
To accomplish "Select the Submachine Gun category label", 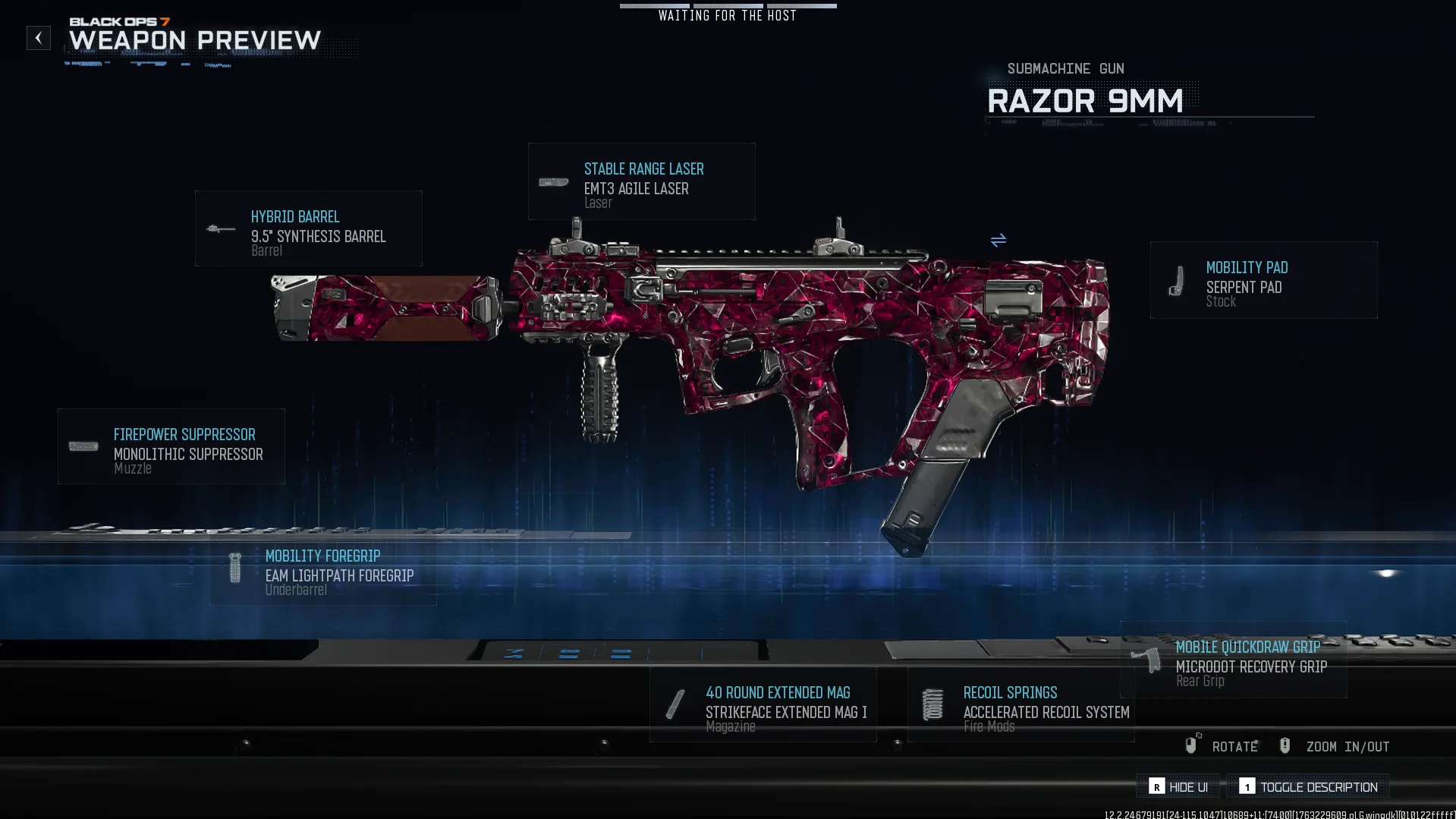I will click(x=1065, y=68).
